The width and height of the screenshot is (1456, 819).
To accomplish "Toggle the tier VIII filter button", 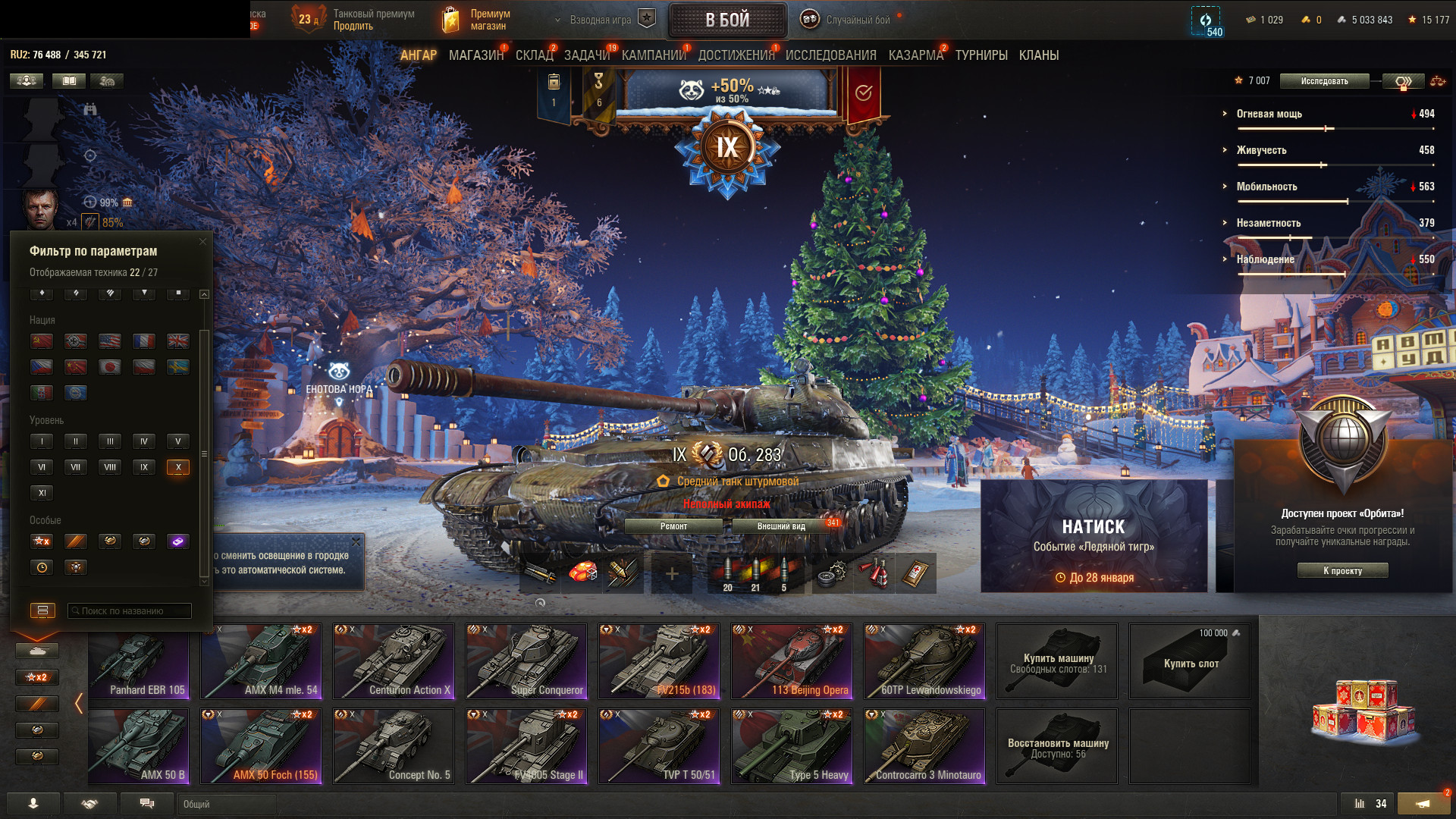I will [x=110, y=467].
